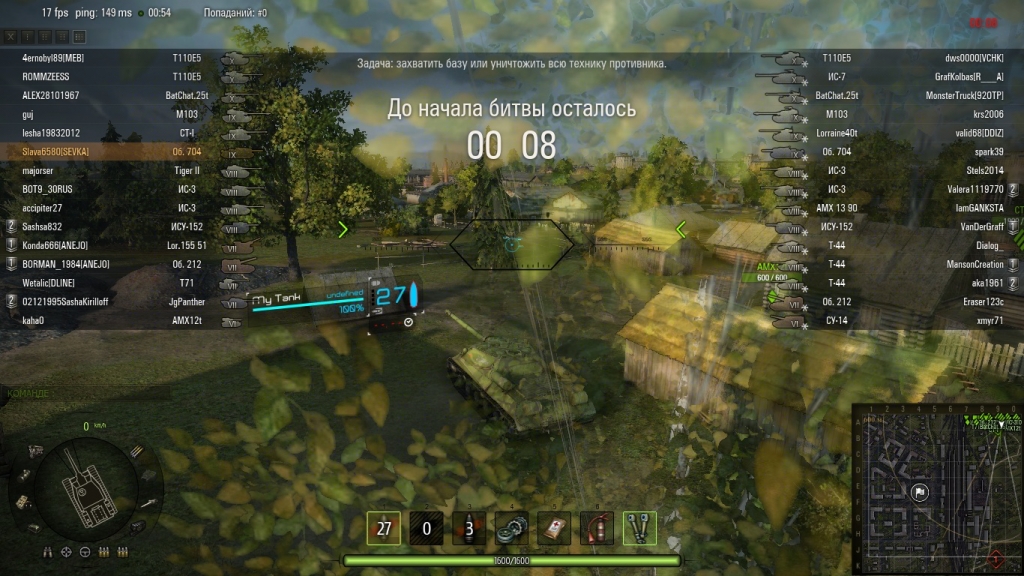Hide the player list with X button

click(10, 36)
